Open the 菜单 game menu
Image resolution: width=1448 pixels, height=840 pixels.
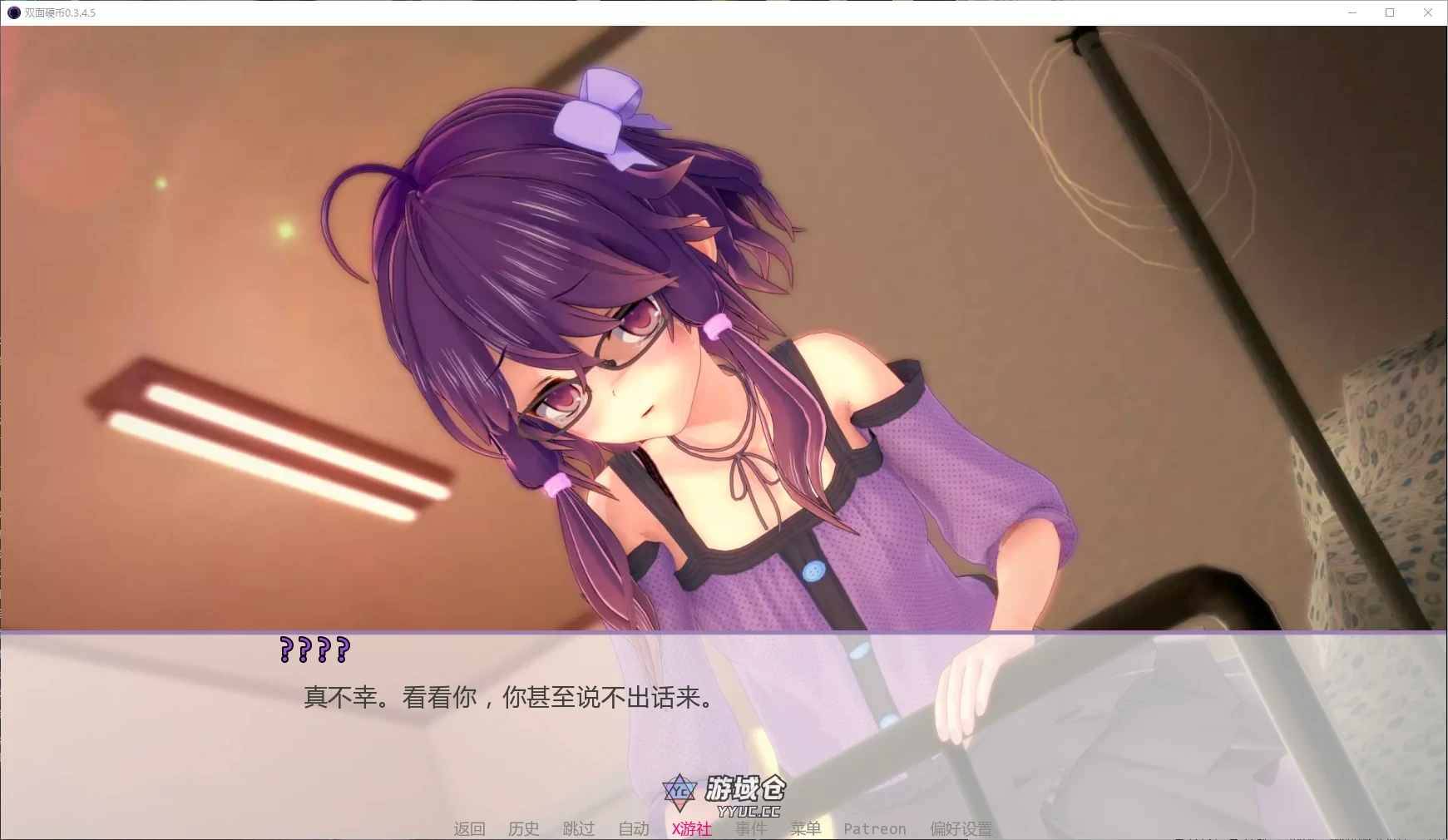point(805,828)
